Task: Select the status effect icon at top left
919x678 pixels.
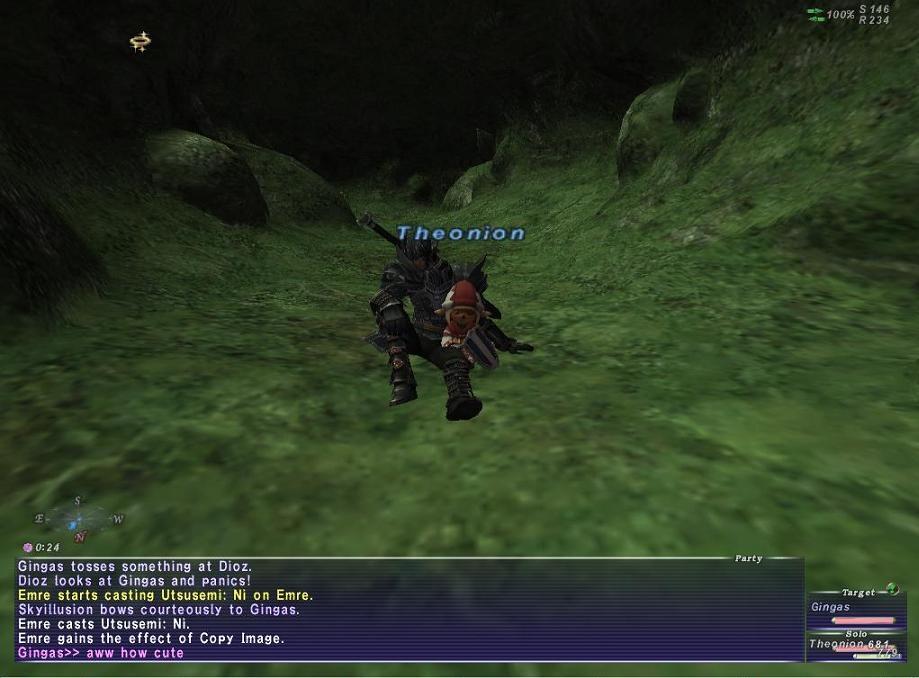Action: [140, 42]
